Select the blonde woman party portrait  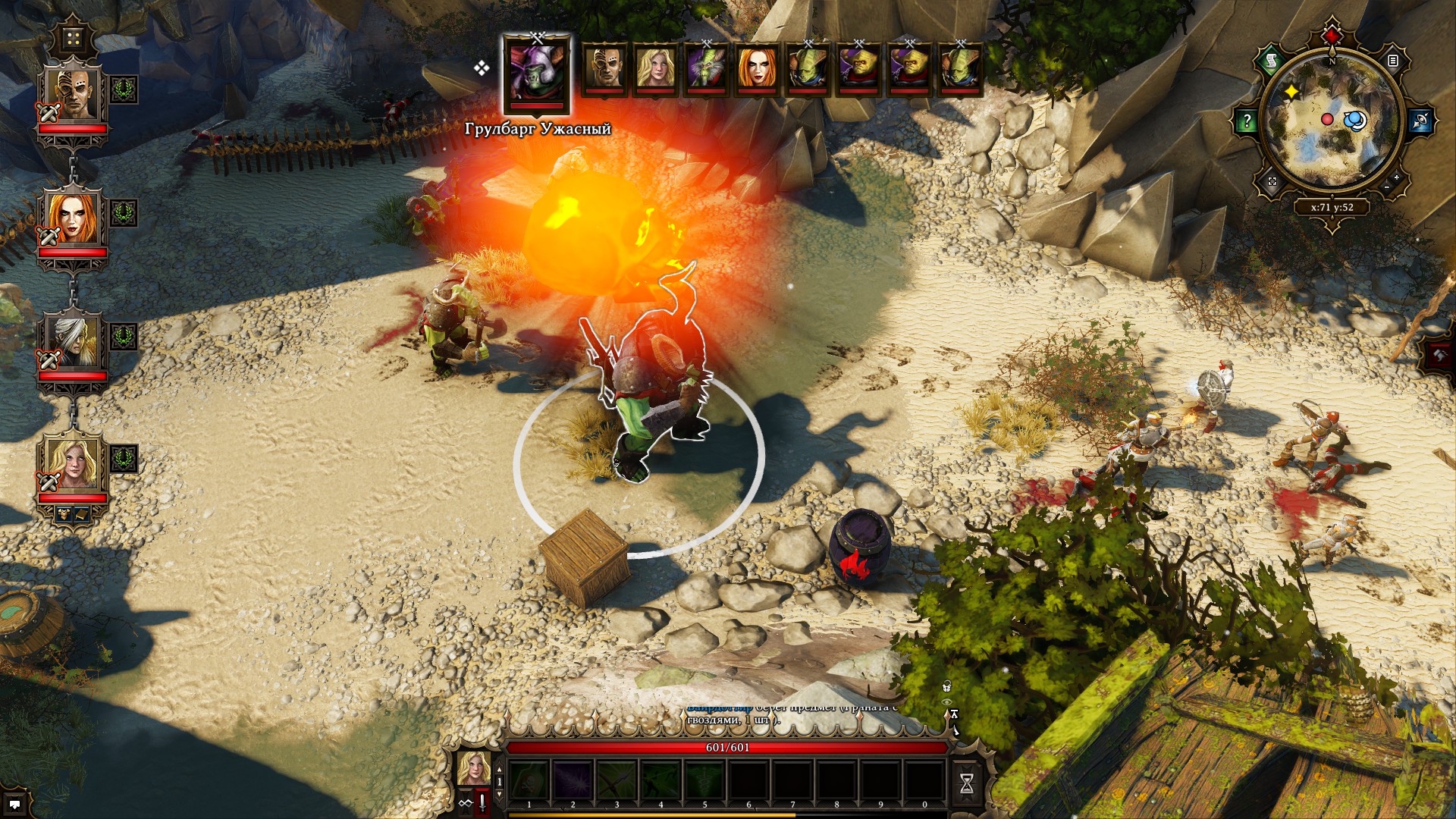click(x=73, y=464)
